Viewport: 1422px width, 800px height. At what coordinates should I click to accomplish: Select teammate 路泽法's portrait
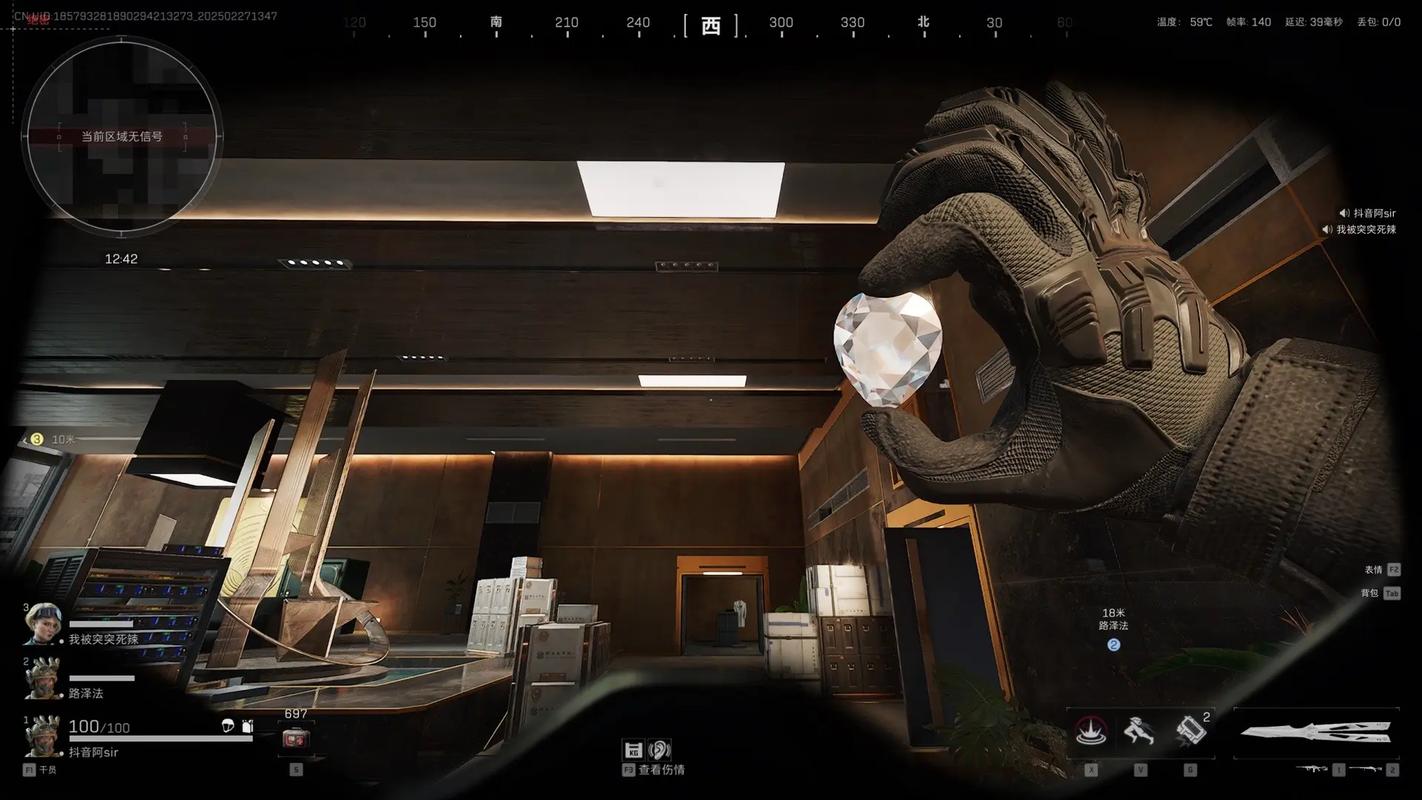tap(43, 678)
